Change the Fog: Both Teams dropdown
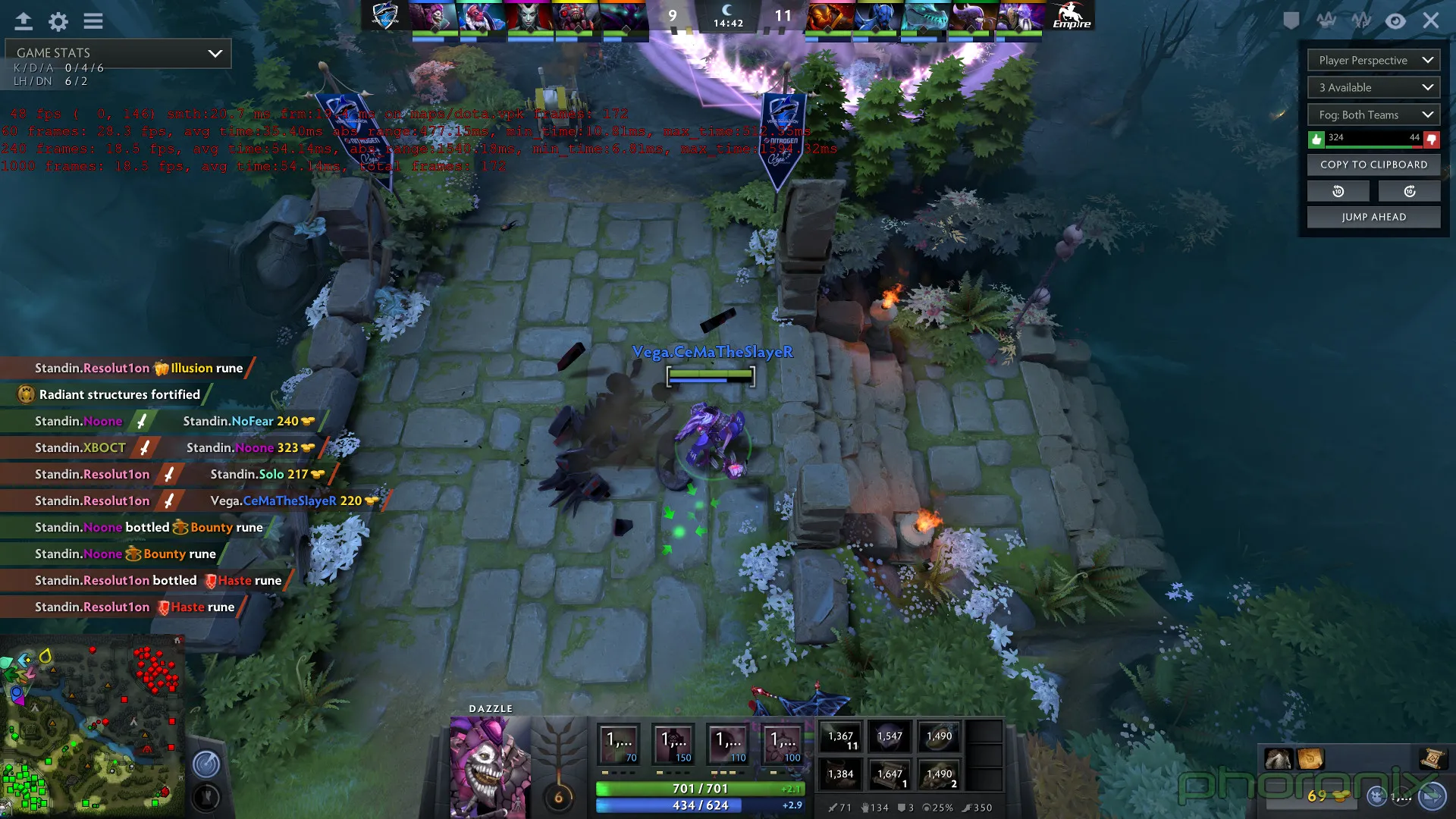The height and width of the screenshot is (819, 1456). pyautogui.click(x=1373, y=115)
